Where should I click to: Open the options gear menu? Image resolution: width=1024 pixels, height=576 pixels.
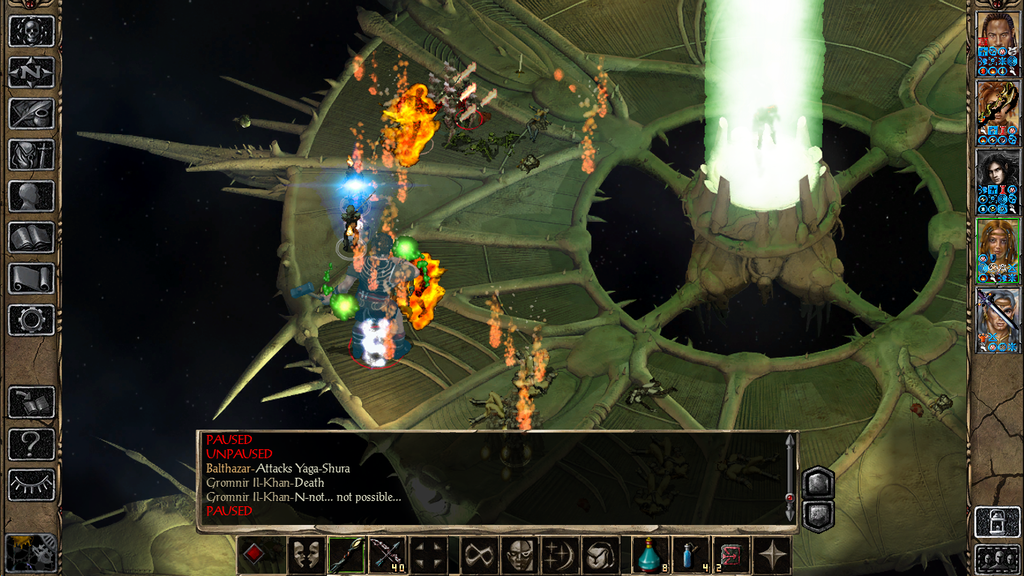click(31, 320)
